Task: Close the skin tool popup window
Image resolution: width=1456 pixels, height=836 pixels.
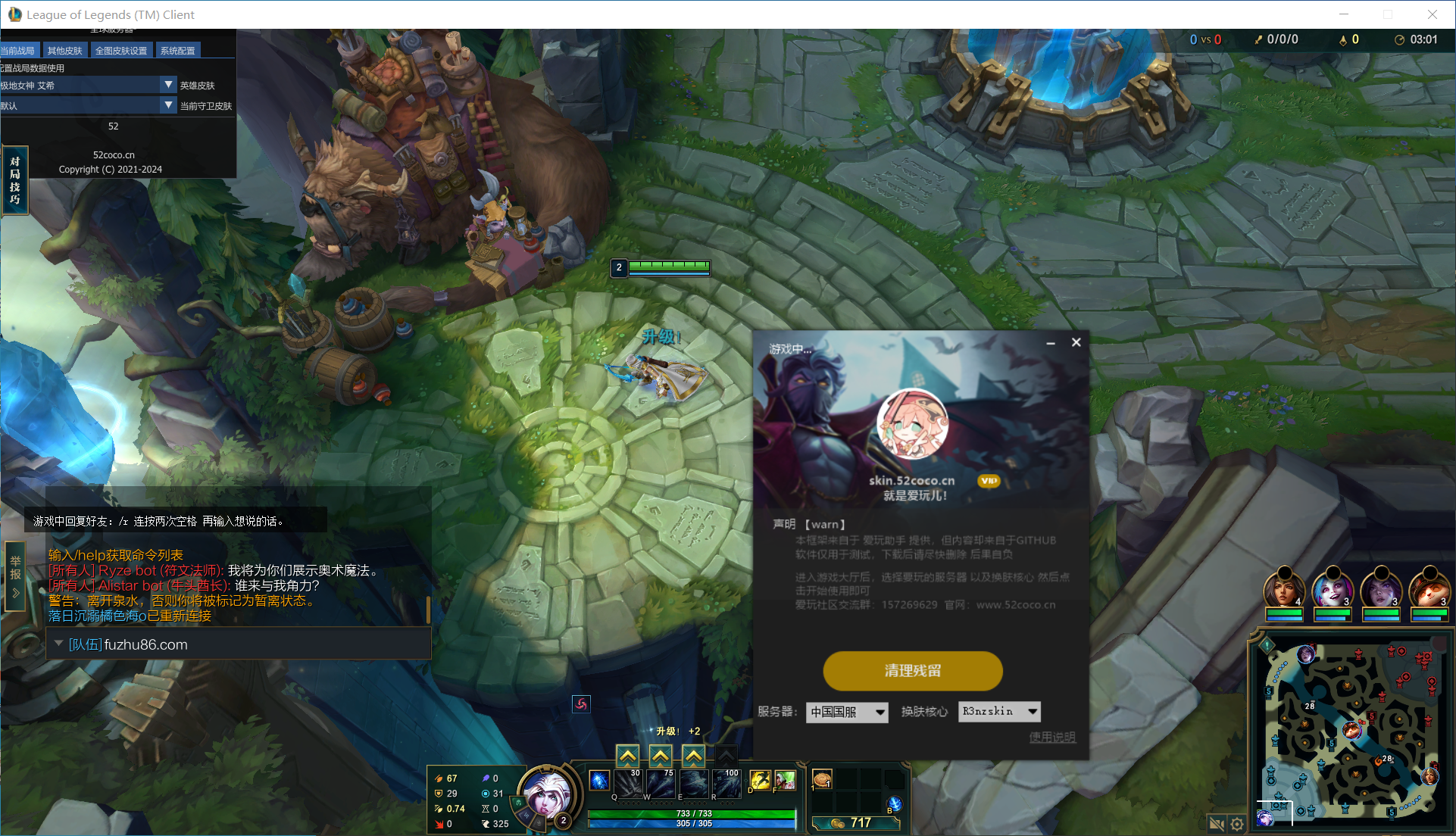Action: coord(1076,342)
